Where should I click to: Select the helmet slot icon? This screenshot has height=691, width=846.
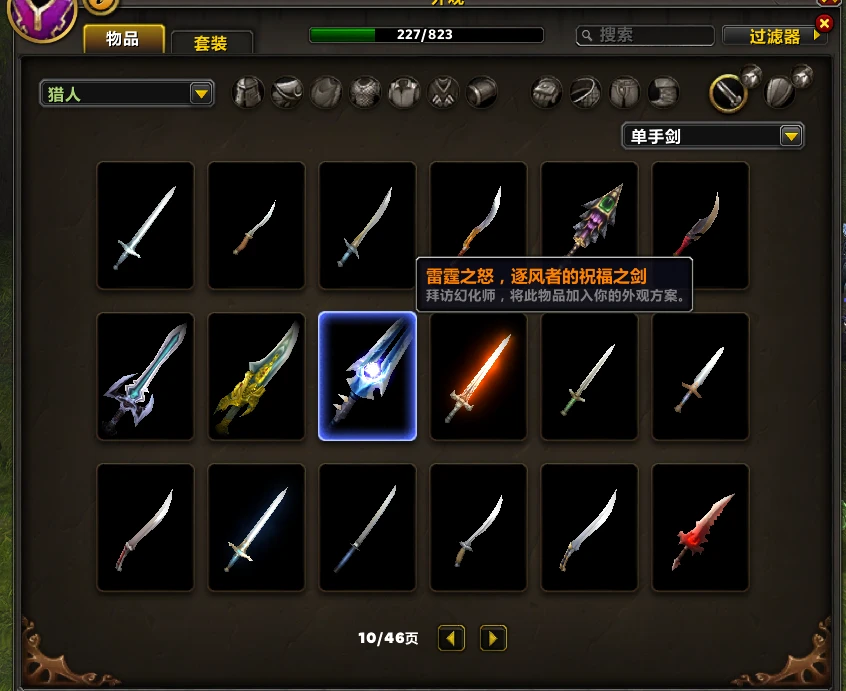[x=249, y=93]
